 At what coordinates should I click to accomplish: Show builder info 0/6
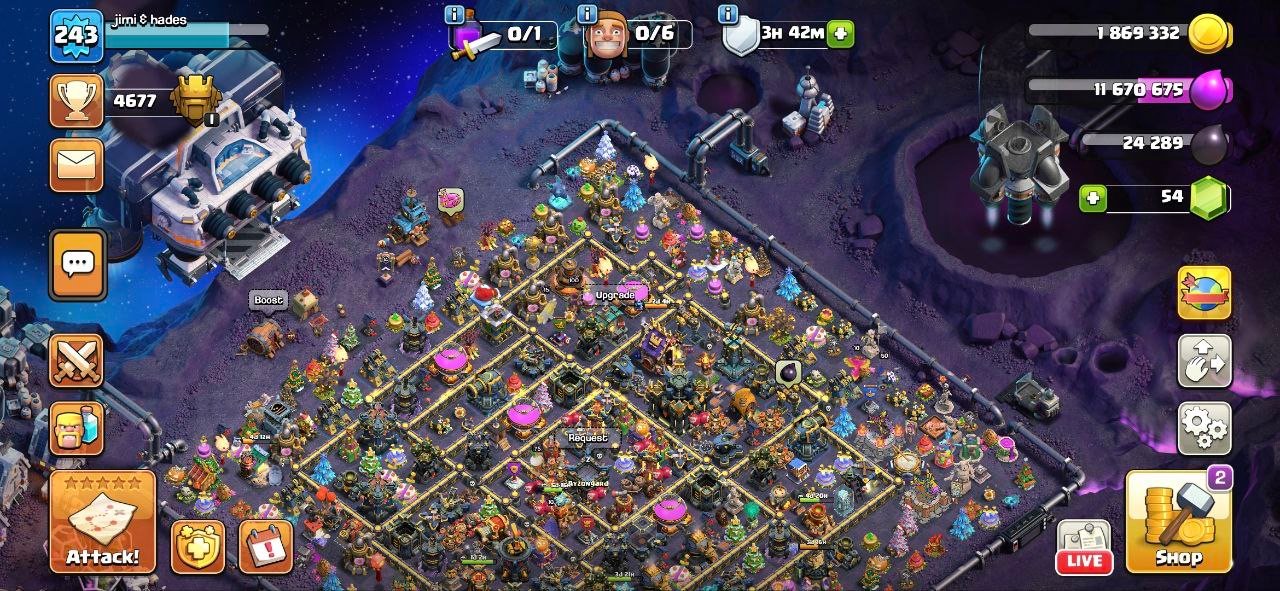tap(589, 14)
